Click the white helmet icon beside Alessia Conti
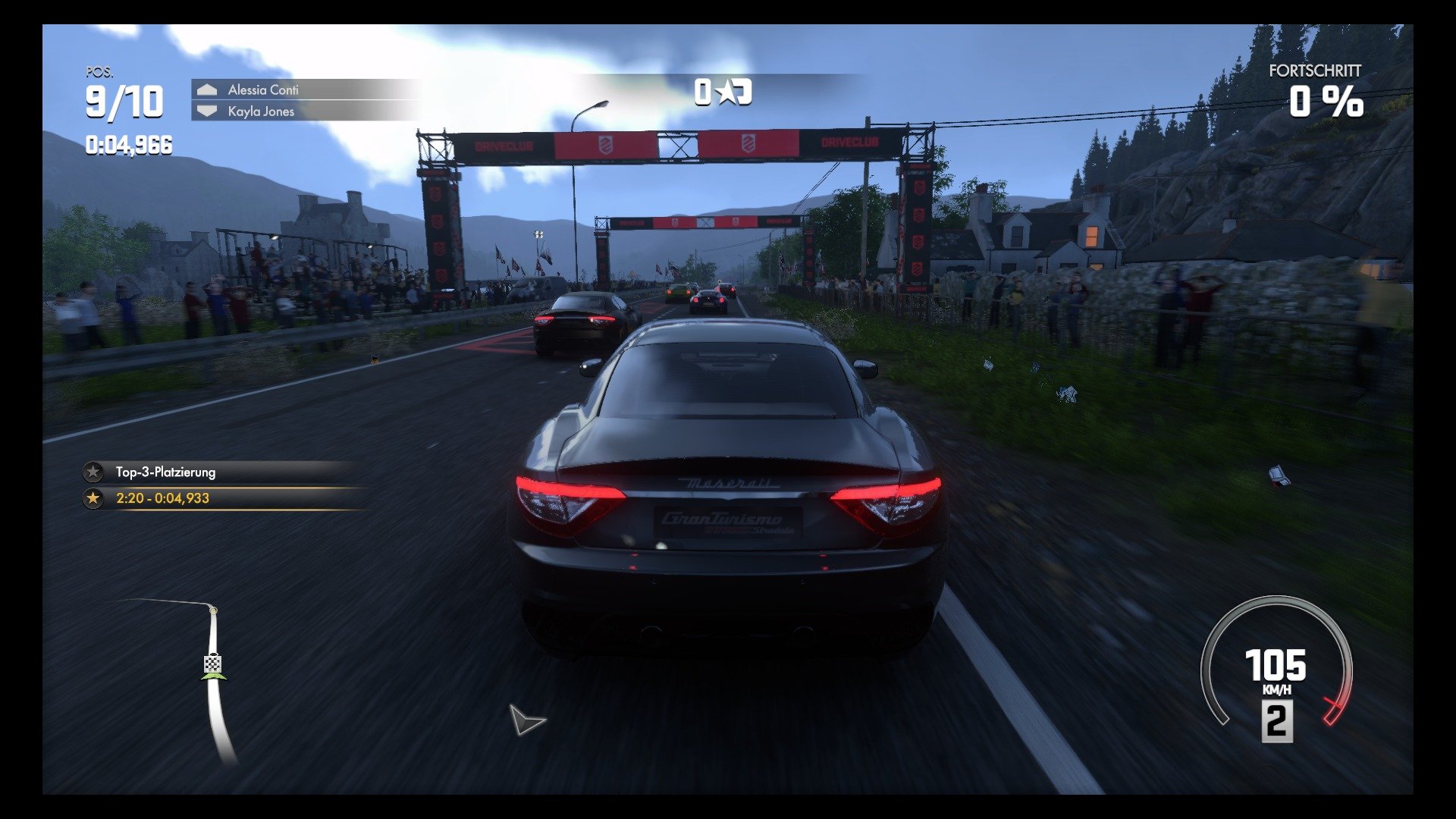Image resolution: width=1456 pixels, height=819 pixels. tap(206, 89)
